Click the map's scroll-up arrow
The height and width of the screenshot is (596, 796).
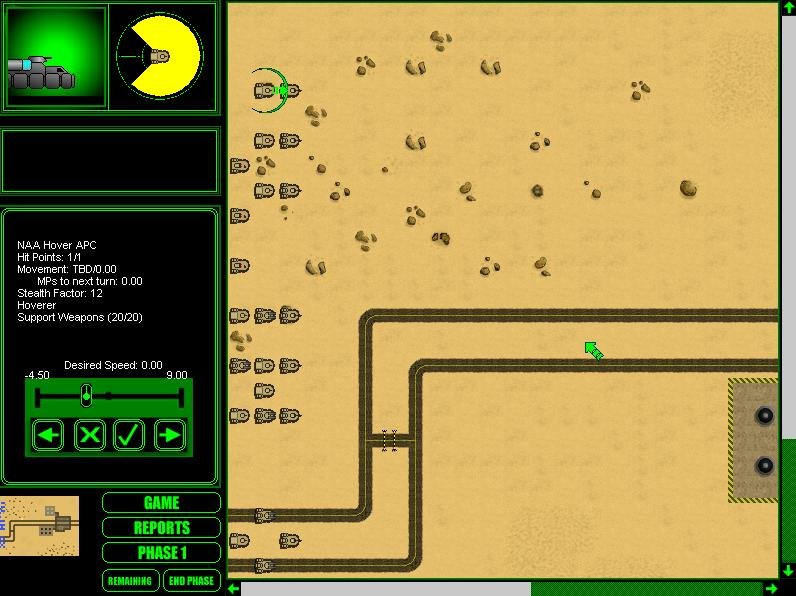[788, 8]
